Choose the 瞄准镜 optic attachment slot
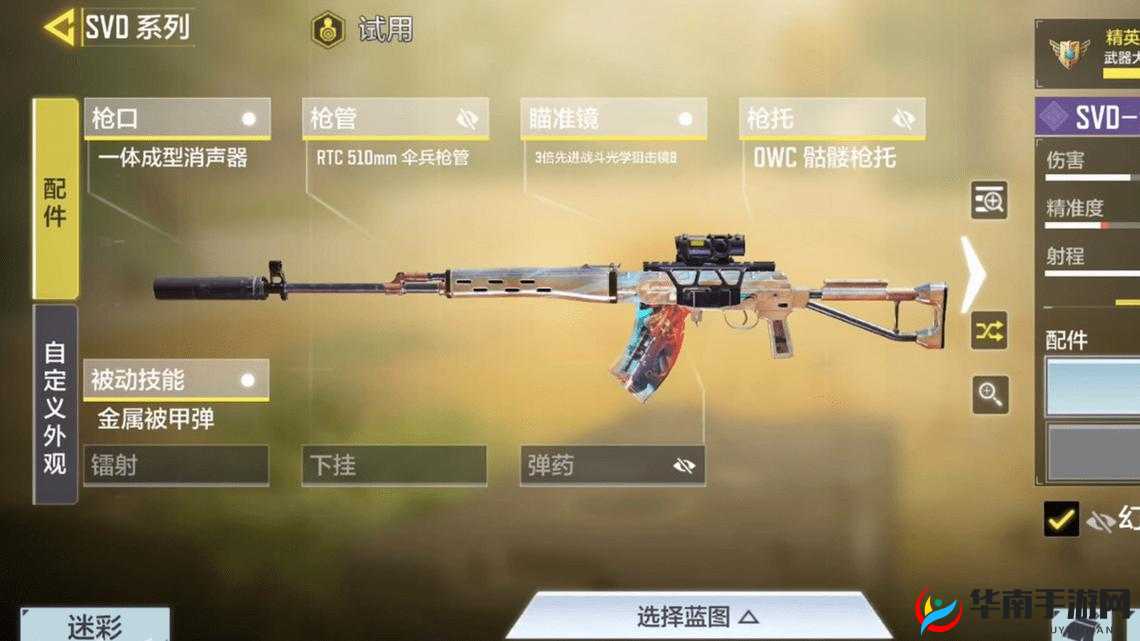1140x641 pixels. point(612,119)
